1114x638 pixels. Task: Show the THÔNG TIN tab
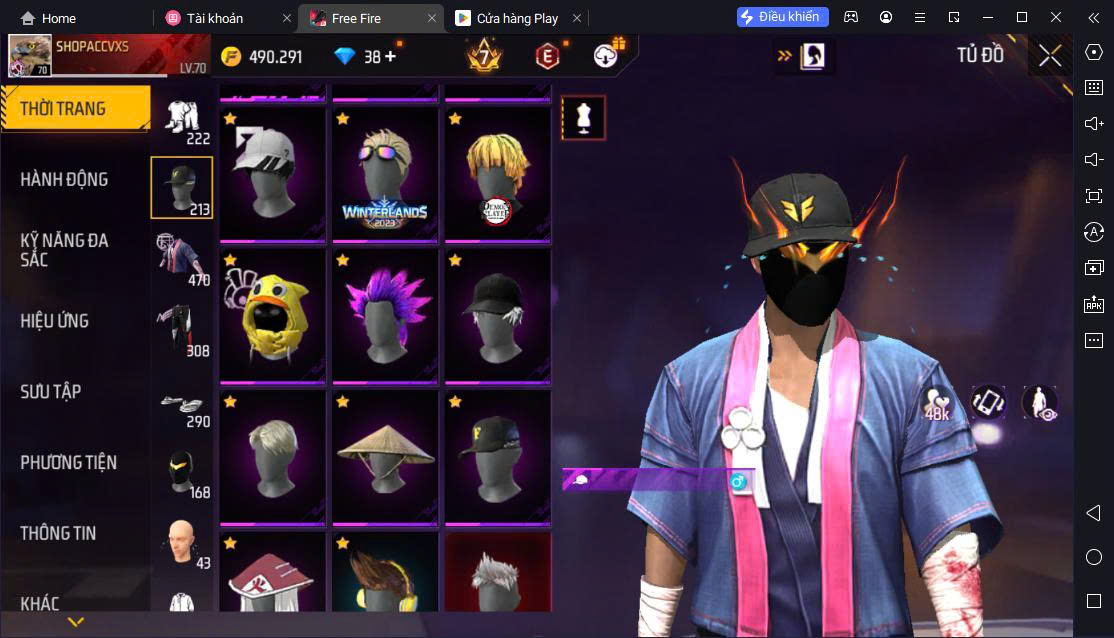pos(58,533)
